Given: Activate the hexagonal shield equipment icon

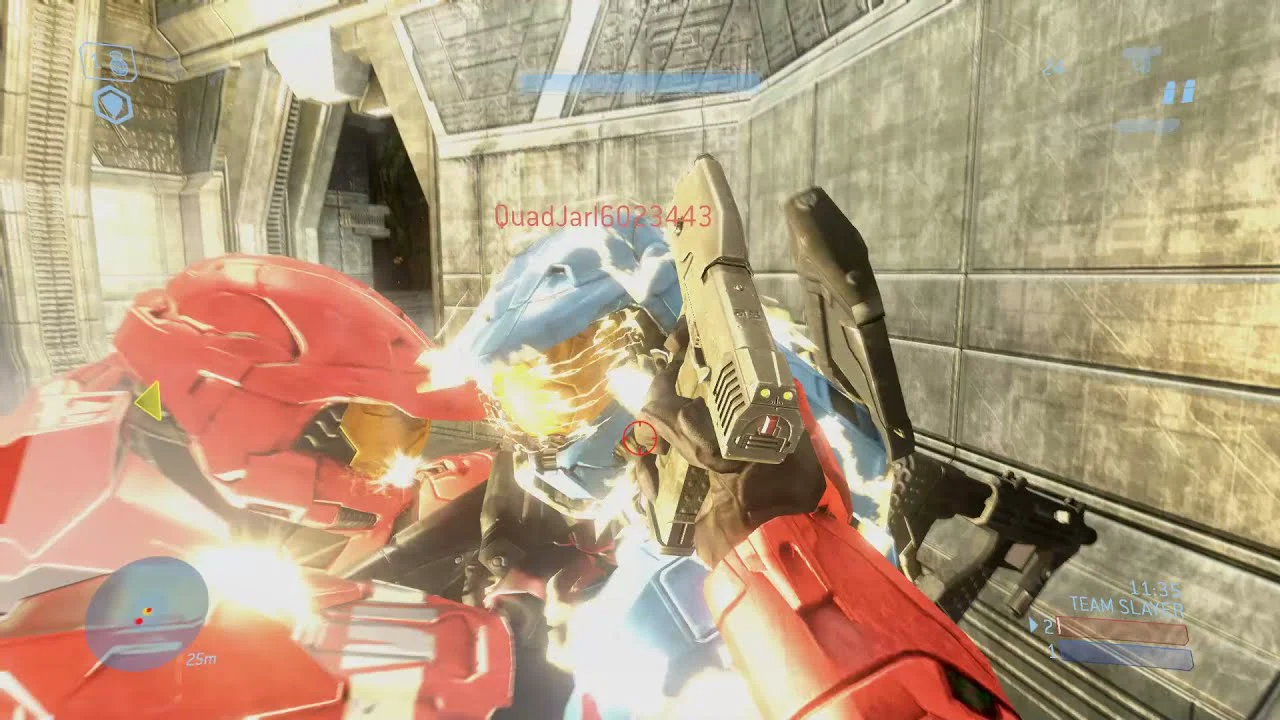Looking at the screenshot, I should 113,105.
